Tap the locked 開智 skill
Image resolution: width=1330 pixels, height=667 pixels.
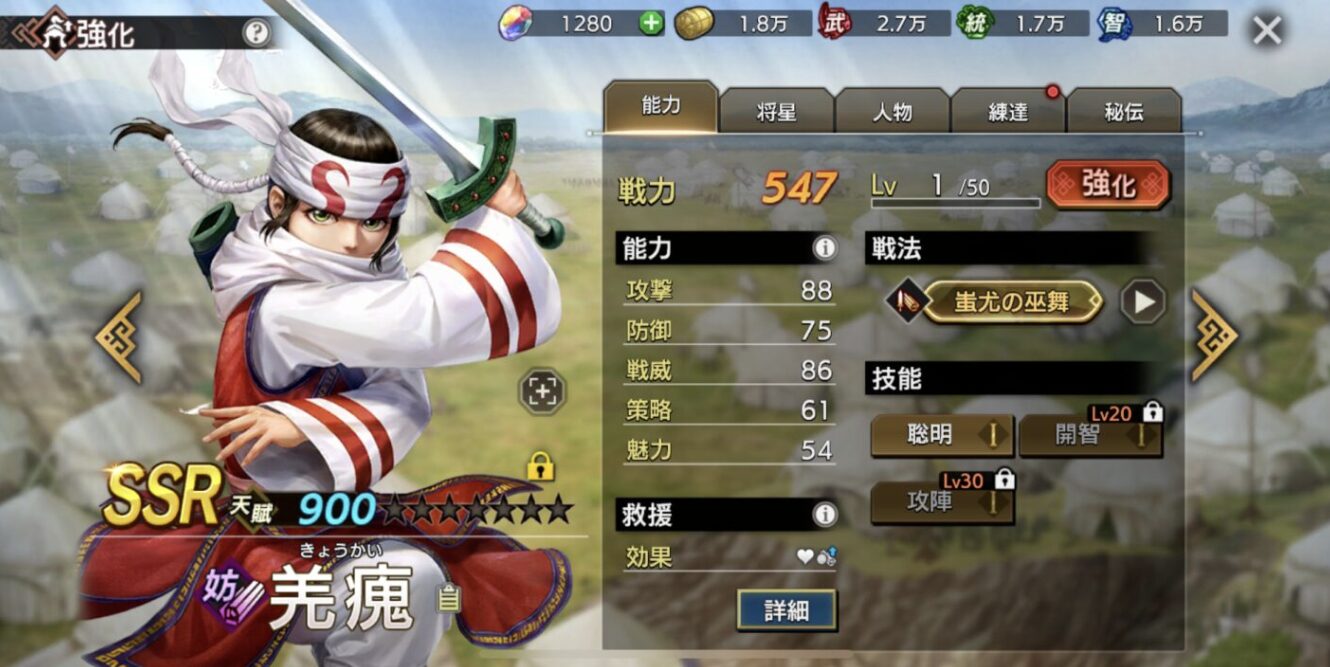(x=1090, y=435)
